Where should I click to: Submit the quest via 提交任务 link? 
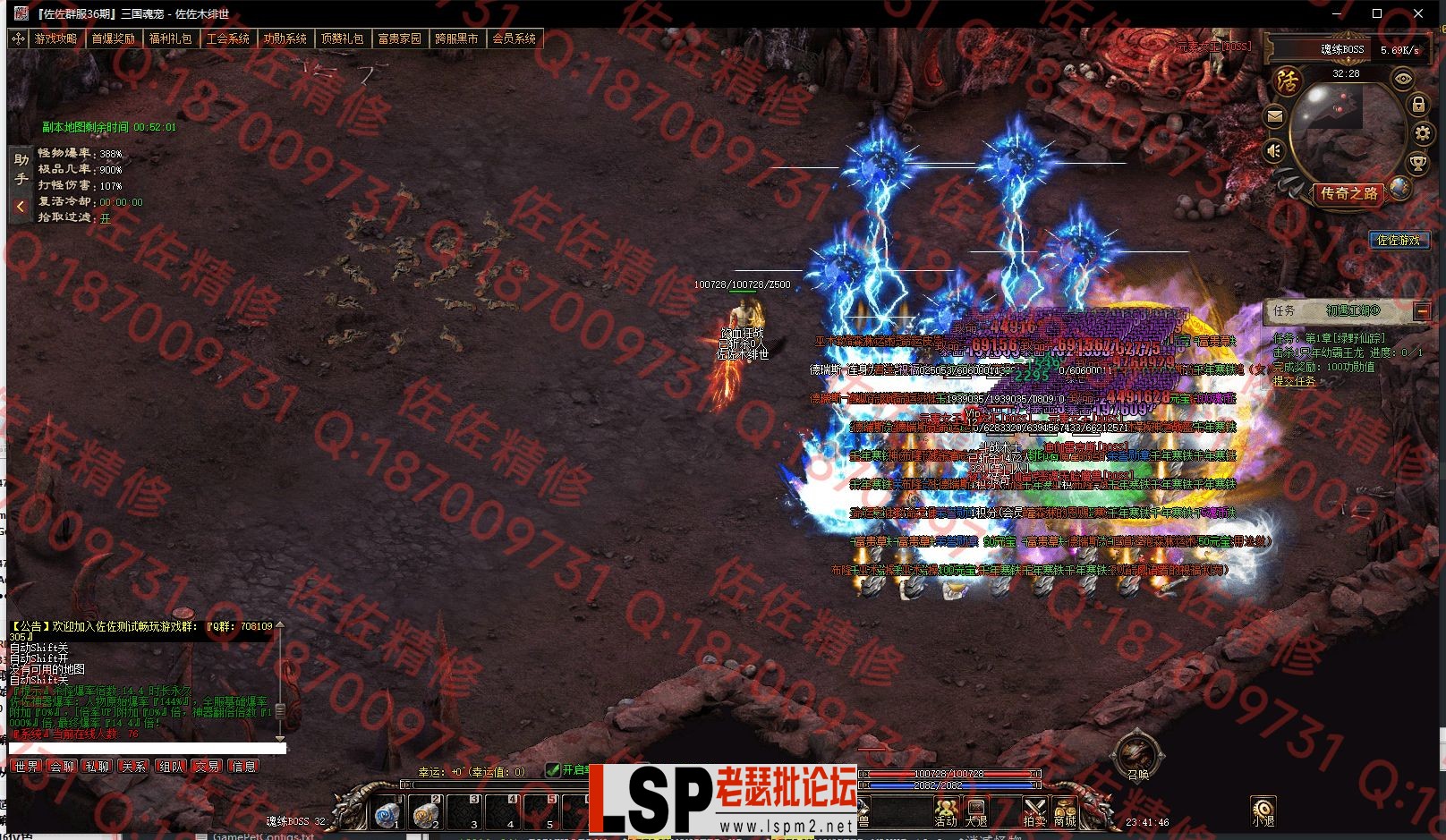coord(1295,380)
